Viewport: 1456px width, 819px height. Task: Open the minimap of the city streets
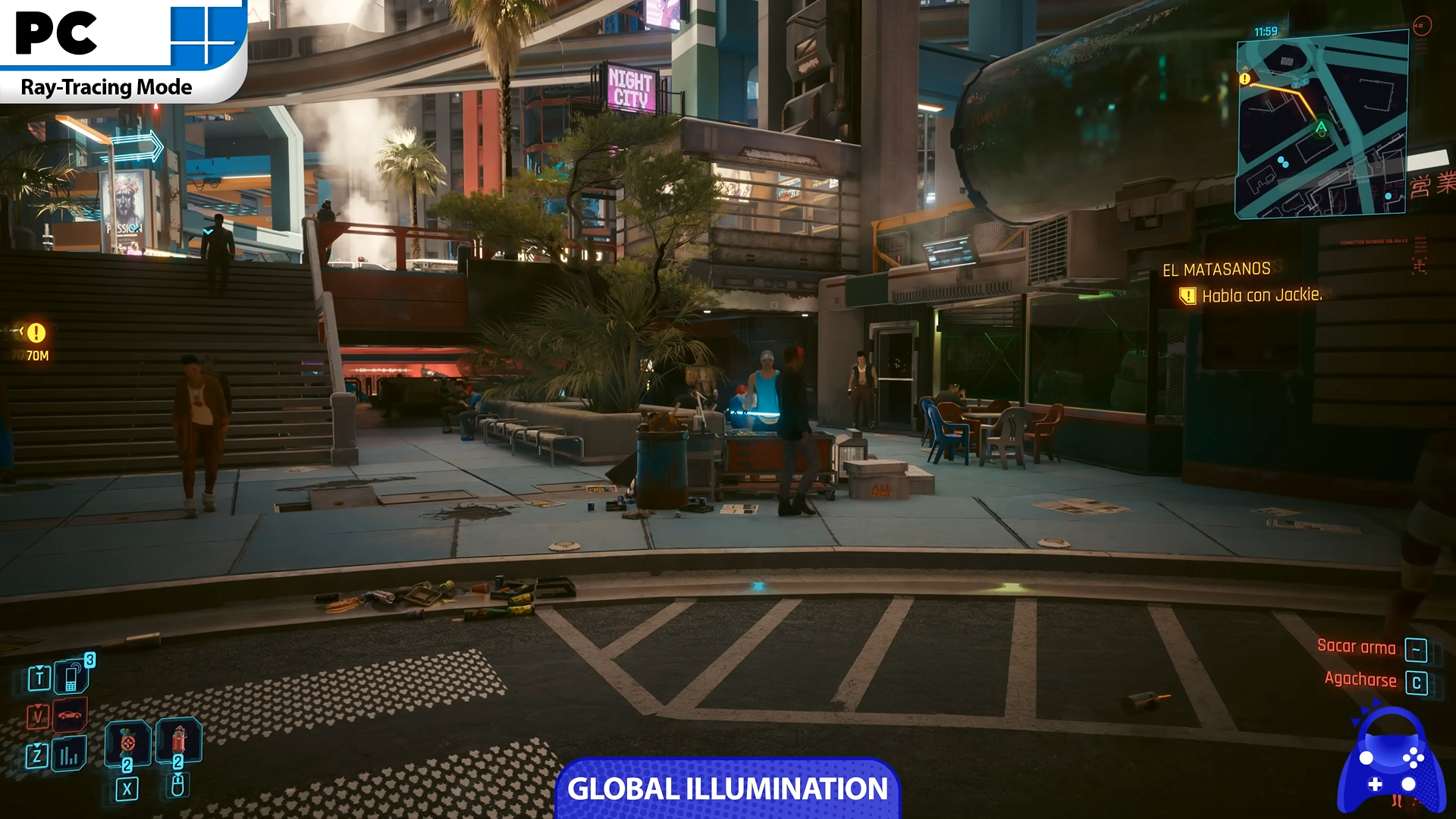1322,125
